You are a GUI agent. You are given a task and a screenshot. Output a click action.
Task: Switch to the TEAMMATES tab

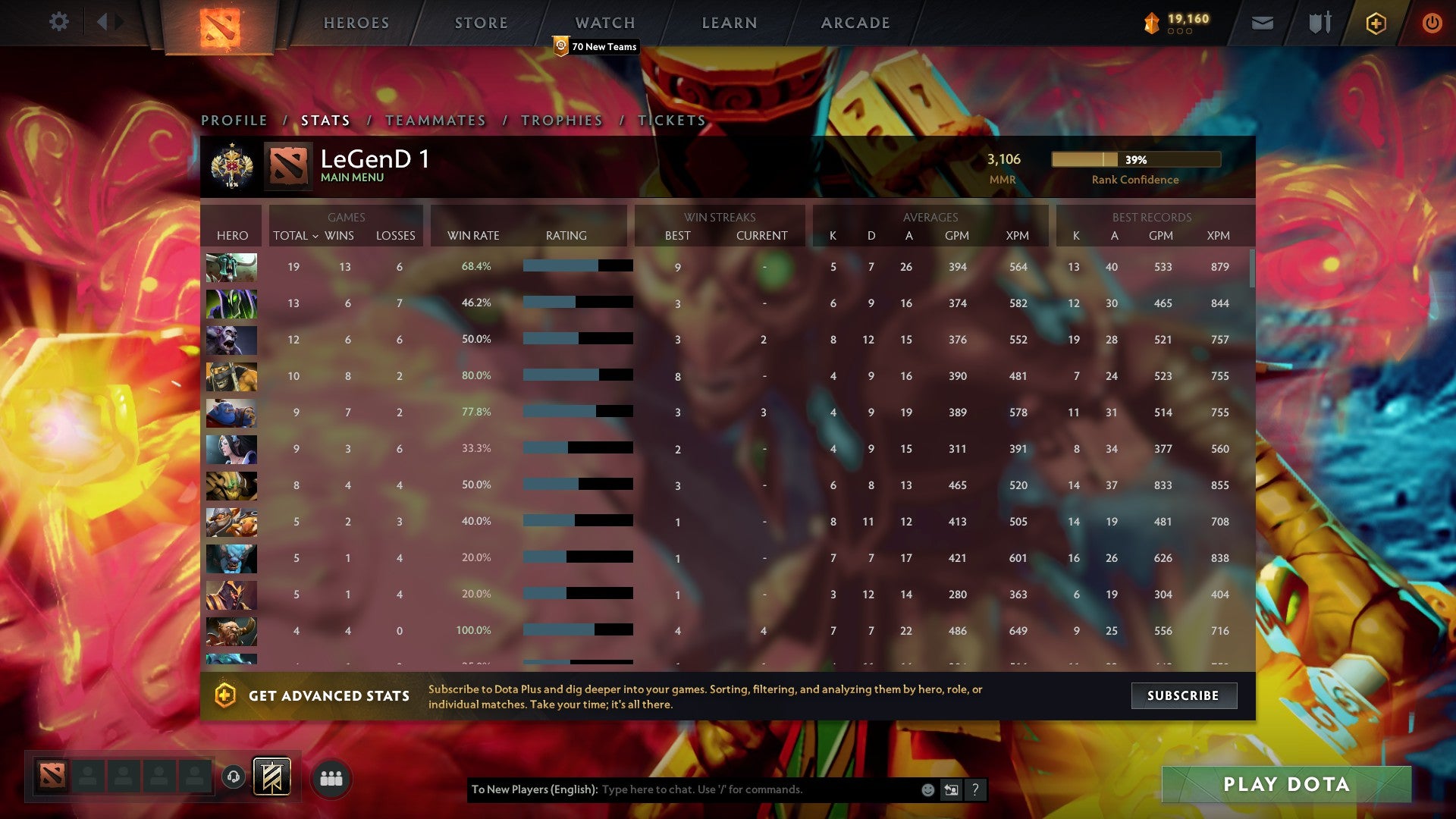436,120
